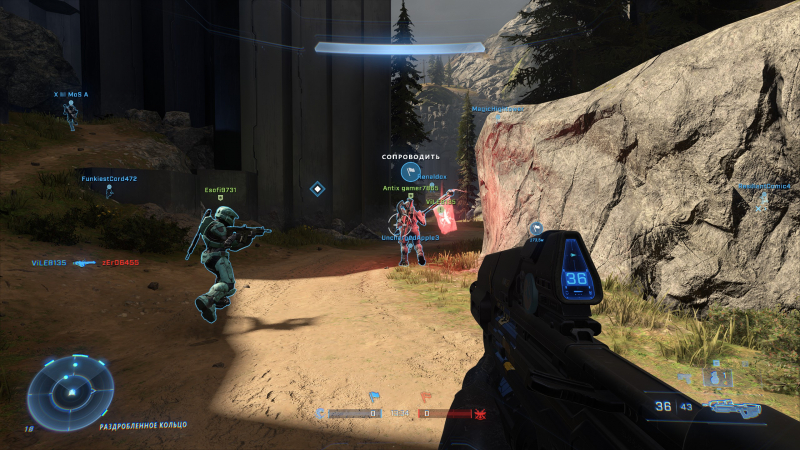Click the red team flag icon

425,396
